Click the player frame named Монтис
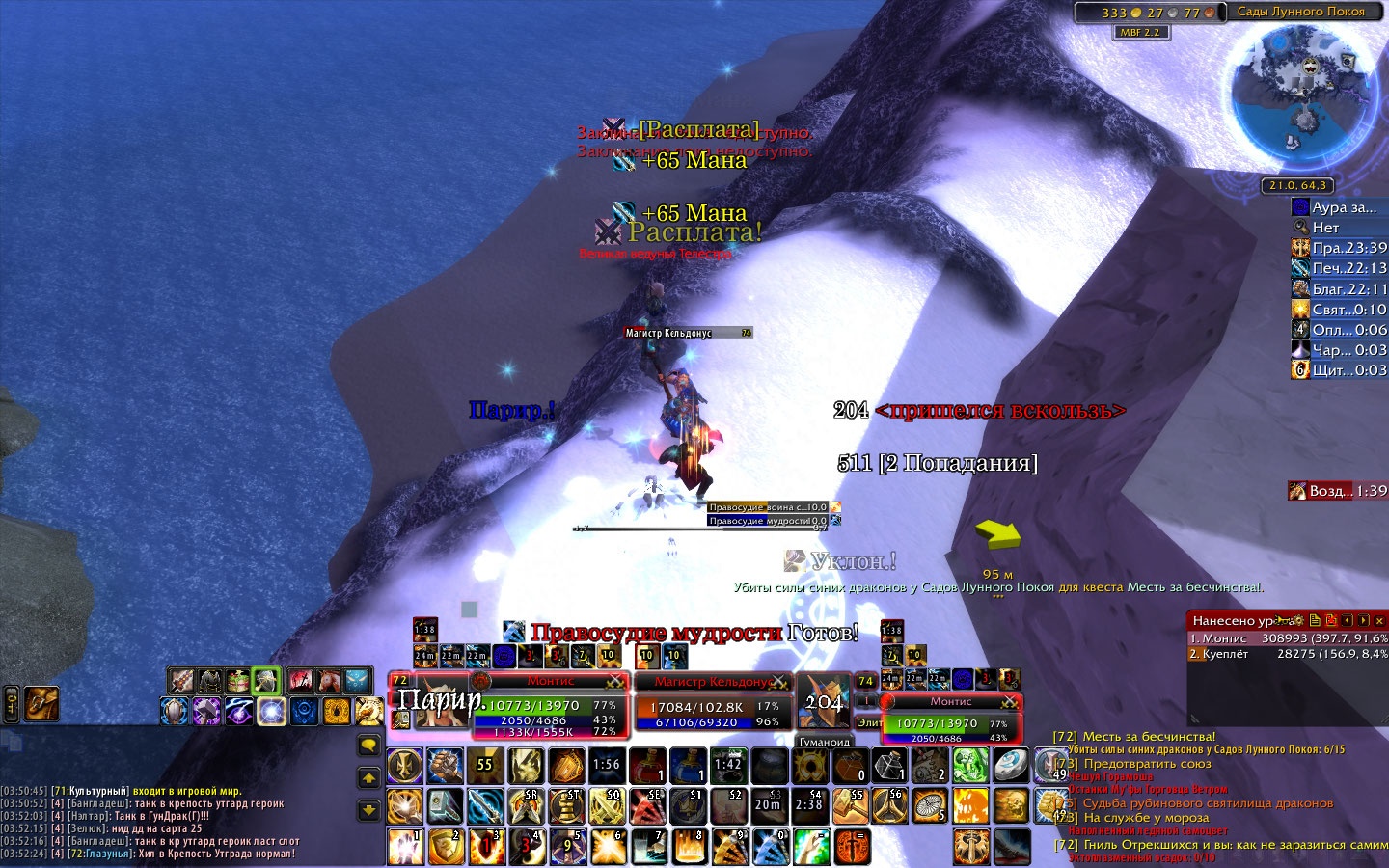 pos(549,707)
